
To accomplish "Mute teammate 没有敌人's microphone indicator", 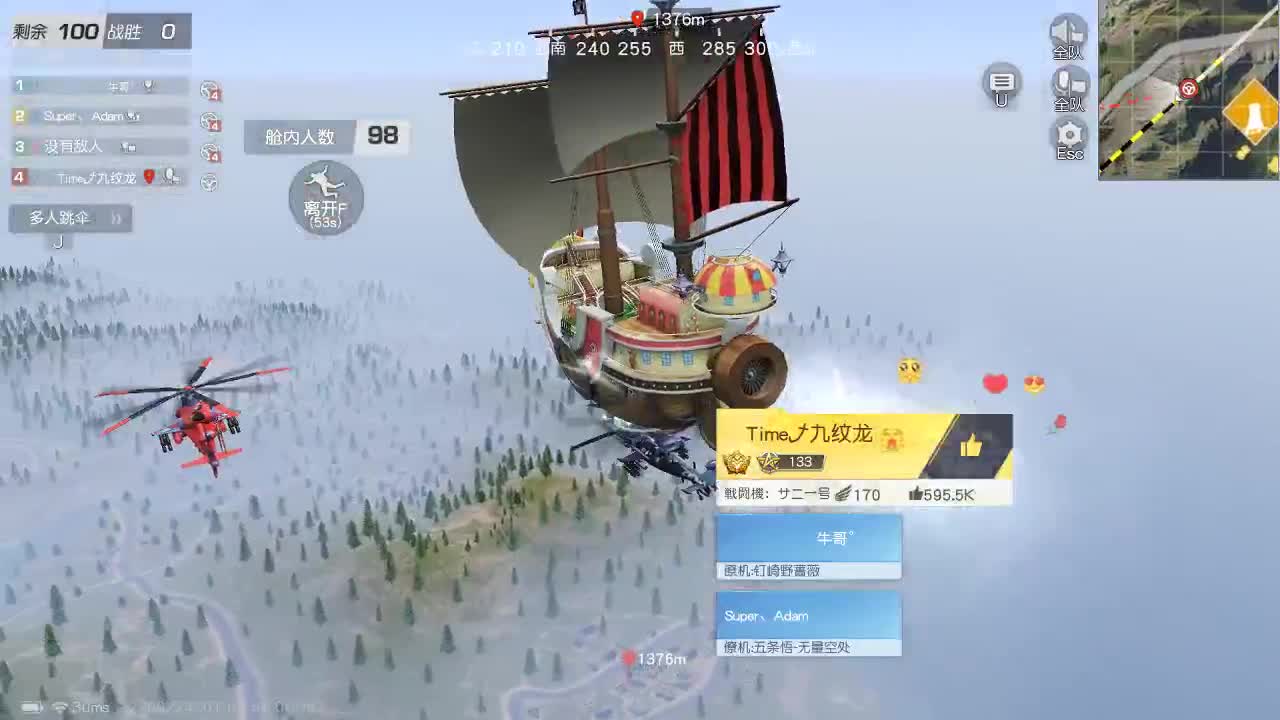I will [x=130, y=148].
